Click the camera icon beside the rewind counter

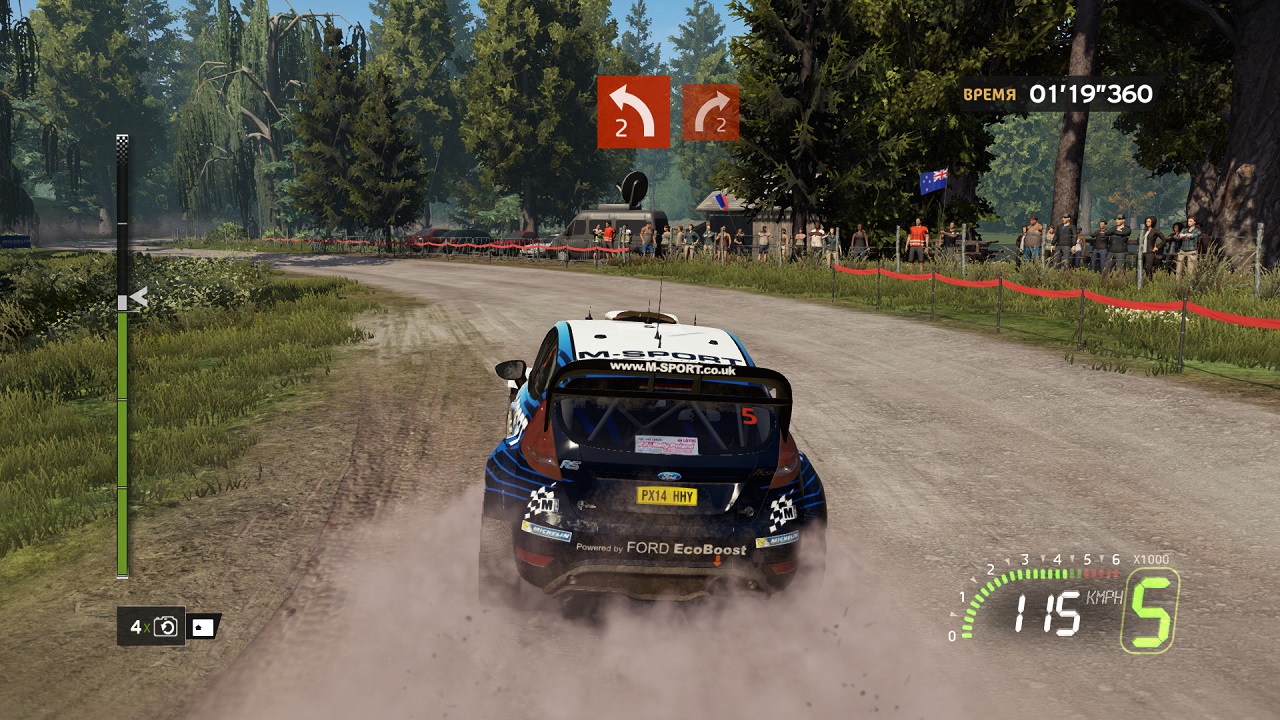point(203,627)
